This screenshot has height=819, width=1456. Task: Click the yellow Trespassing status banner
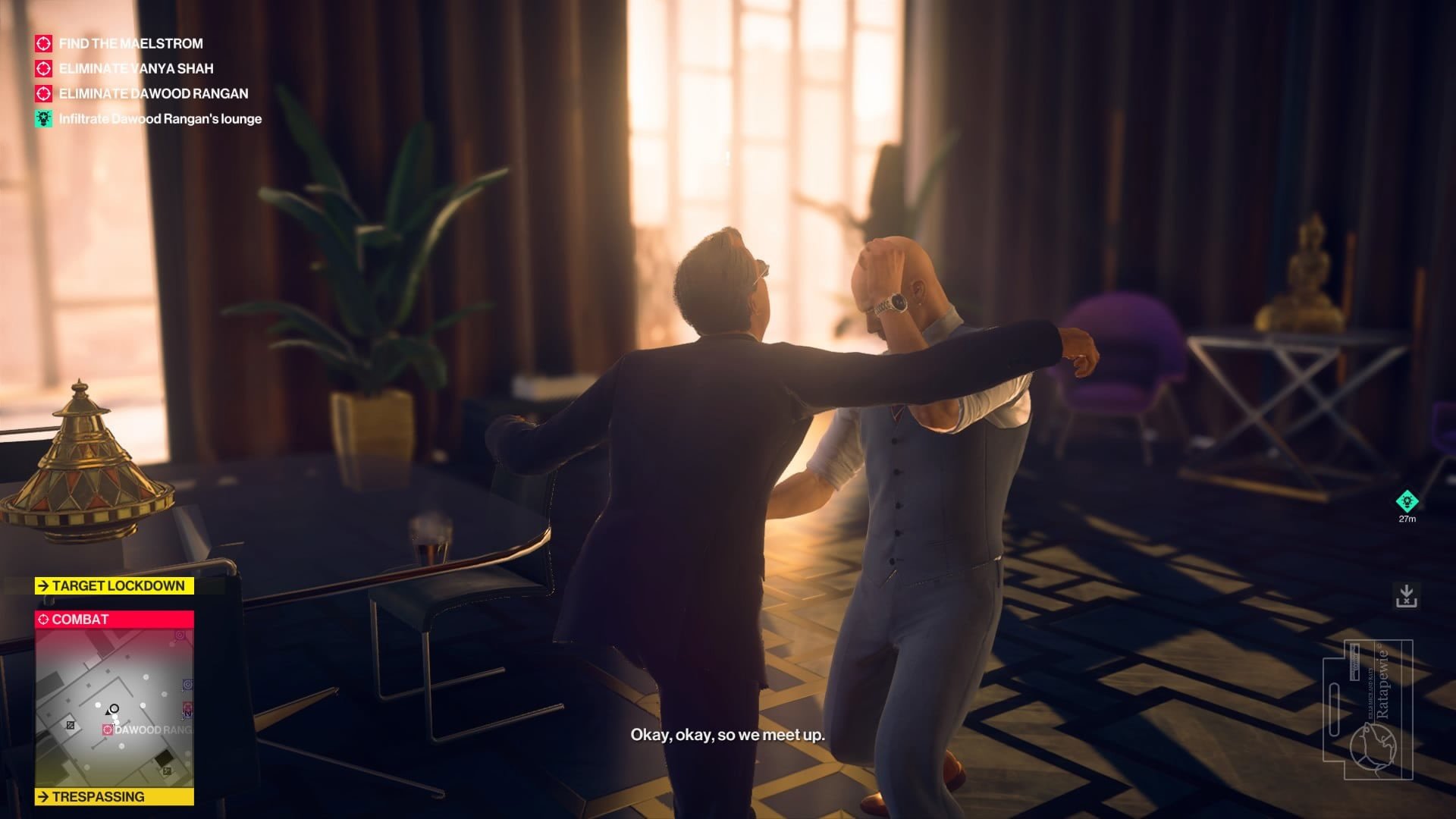click(x=114, y=796)
